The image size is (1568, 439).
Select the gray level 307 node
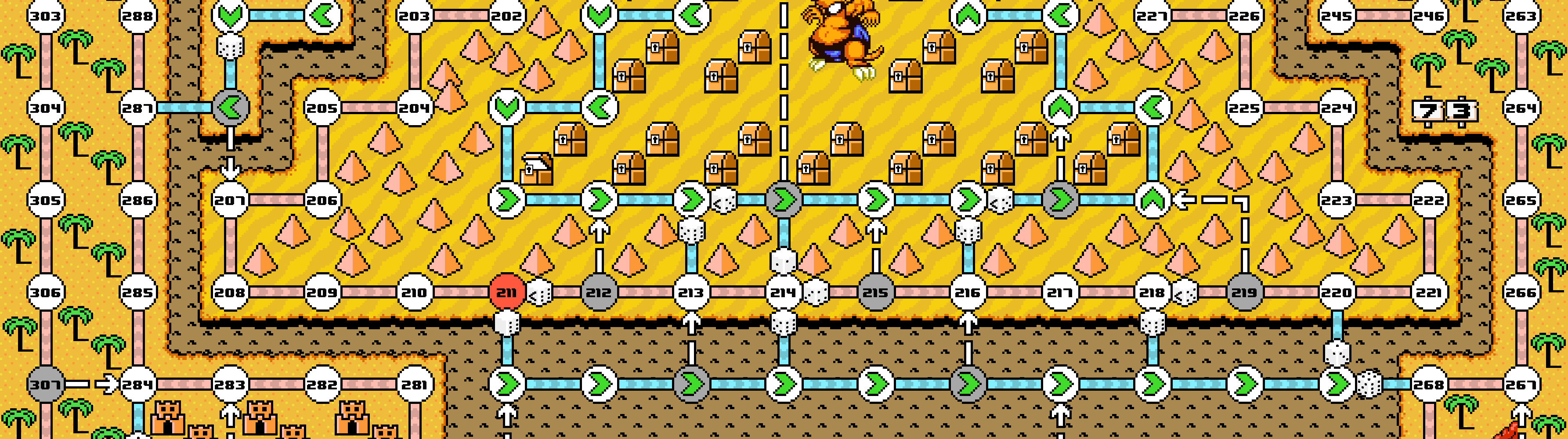[x=46, y=384]
